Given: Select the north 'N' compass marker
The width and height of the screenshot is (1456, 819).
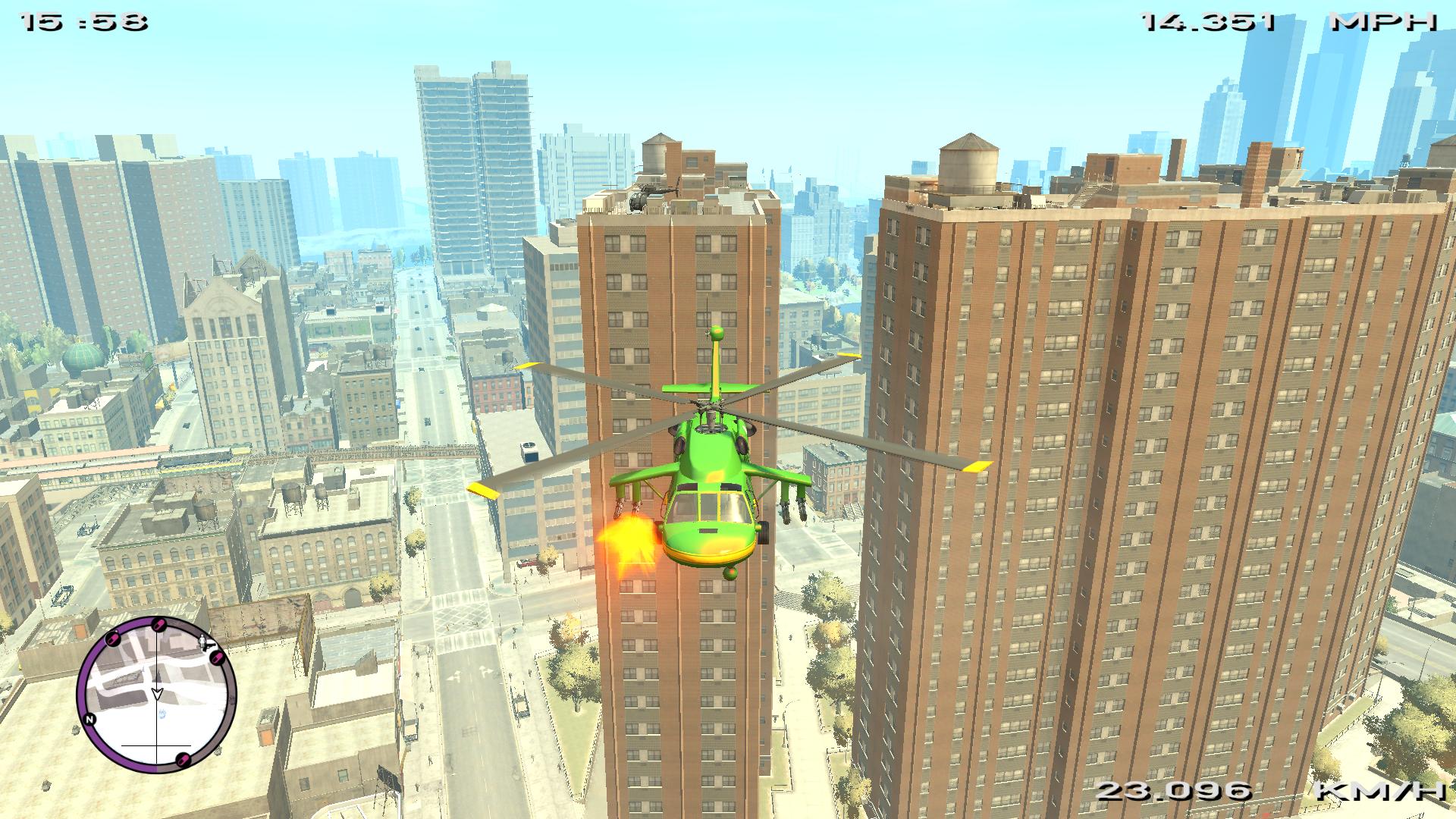Looking at the screenshot, I should 90,719.
